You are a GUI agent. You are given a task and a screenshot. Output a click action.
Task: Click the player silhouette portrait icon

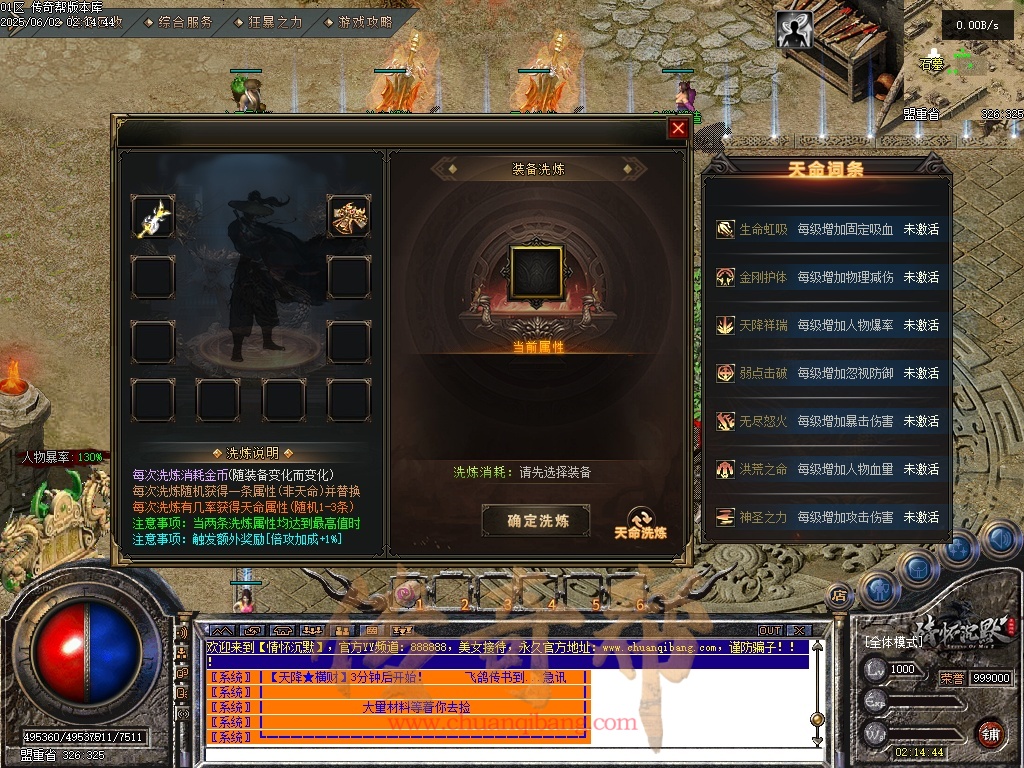tap(795, 31)
